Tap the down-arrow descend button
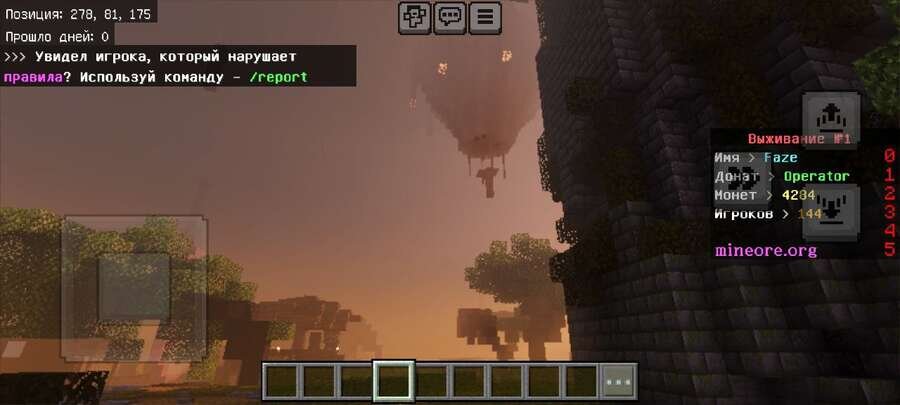900x405 pixels. 831,212
